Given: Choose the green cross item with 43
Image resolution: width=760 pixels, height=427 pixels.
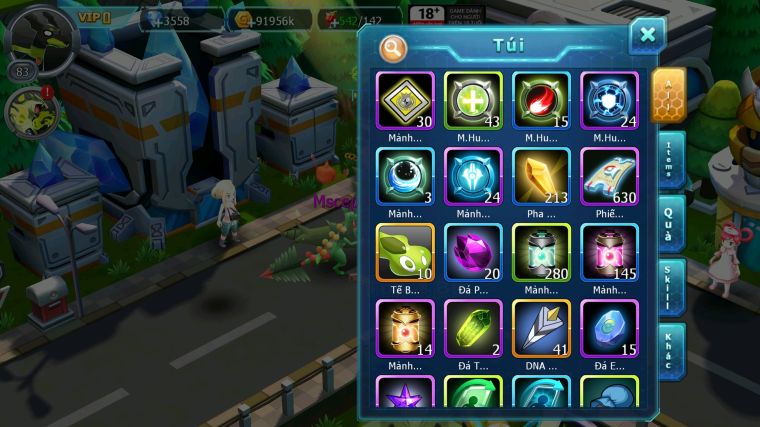Looking at the screenshot, I should pyautogui.click(x=473, y=101).
